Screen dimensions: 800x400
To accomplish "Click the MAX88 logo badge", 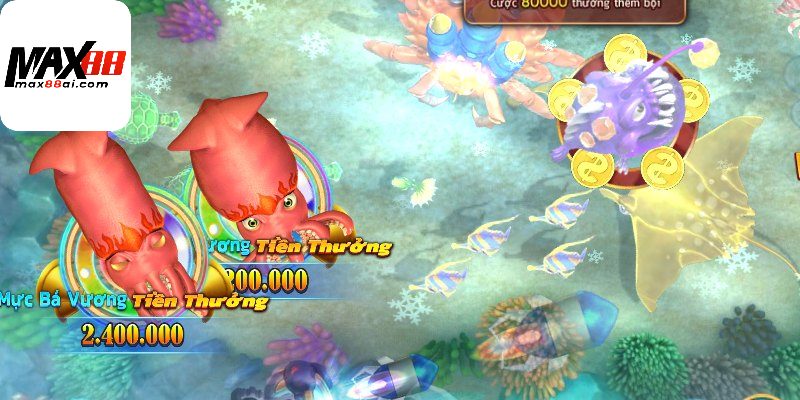I will pos(65,65).
